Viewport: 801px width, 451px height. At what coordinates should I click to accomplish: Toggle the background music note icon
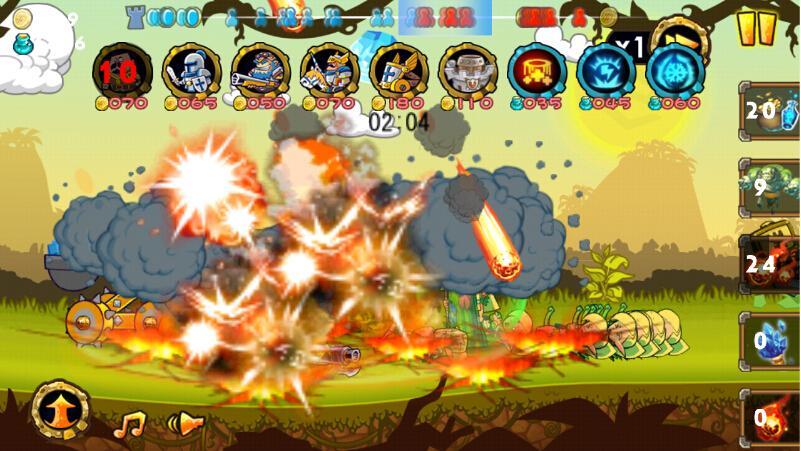tap(129, 425)
